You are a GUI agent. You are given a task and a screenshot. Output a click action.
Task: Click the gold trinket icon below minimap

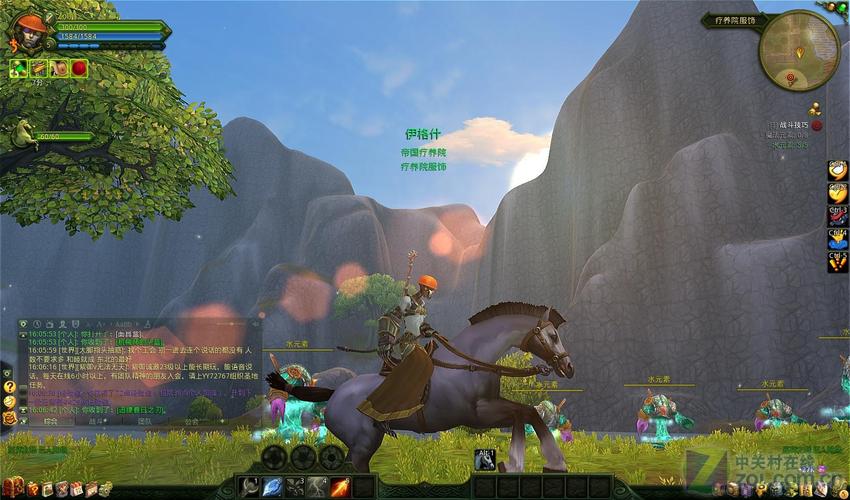pos(814,108)
